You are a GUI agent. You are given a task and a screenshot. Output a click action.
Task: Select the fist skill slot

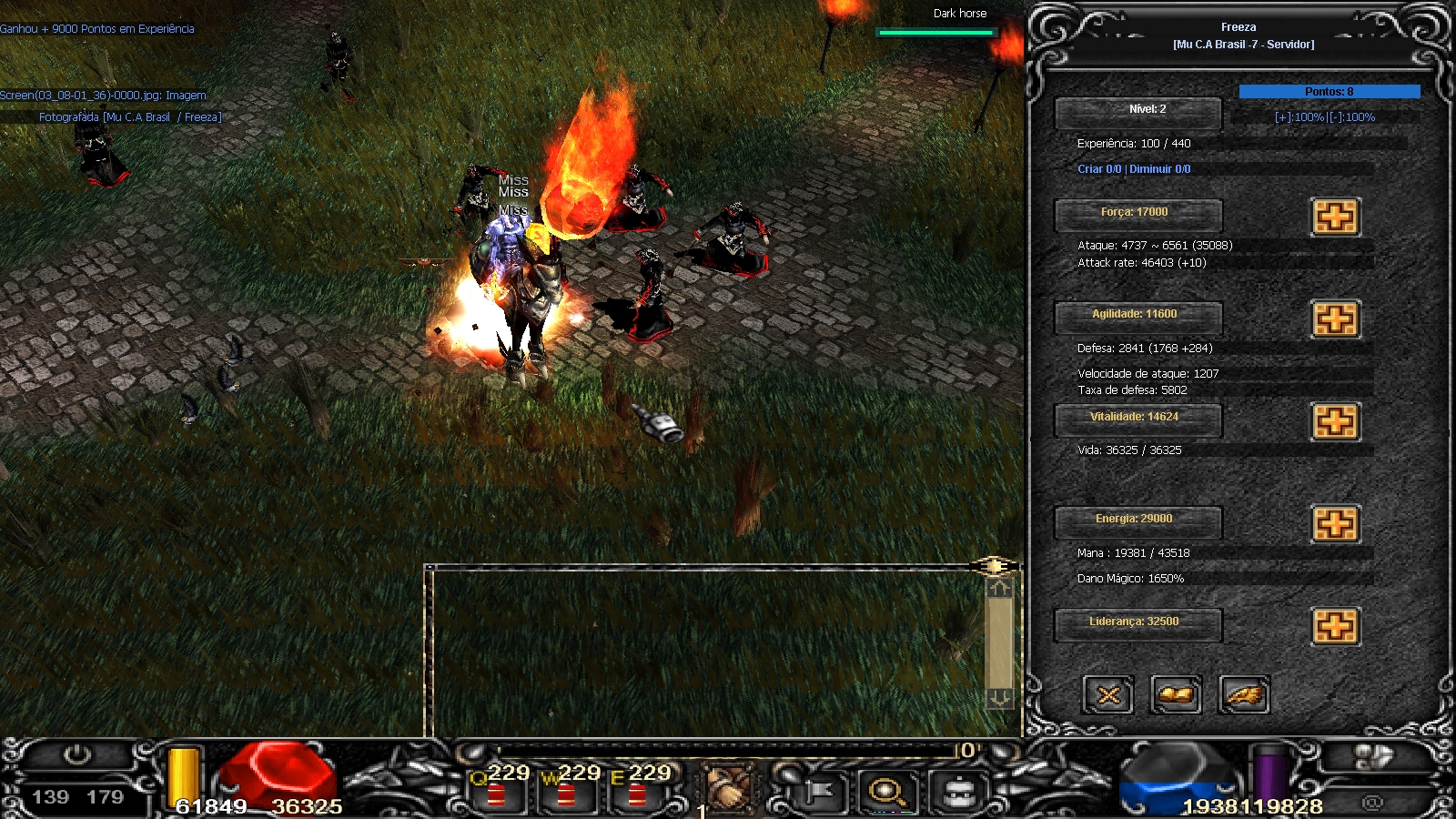[x=728, y=790]
